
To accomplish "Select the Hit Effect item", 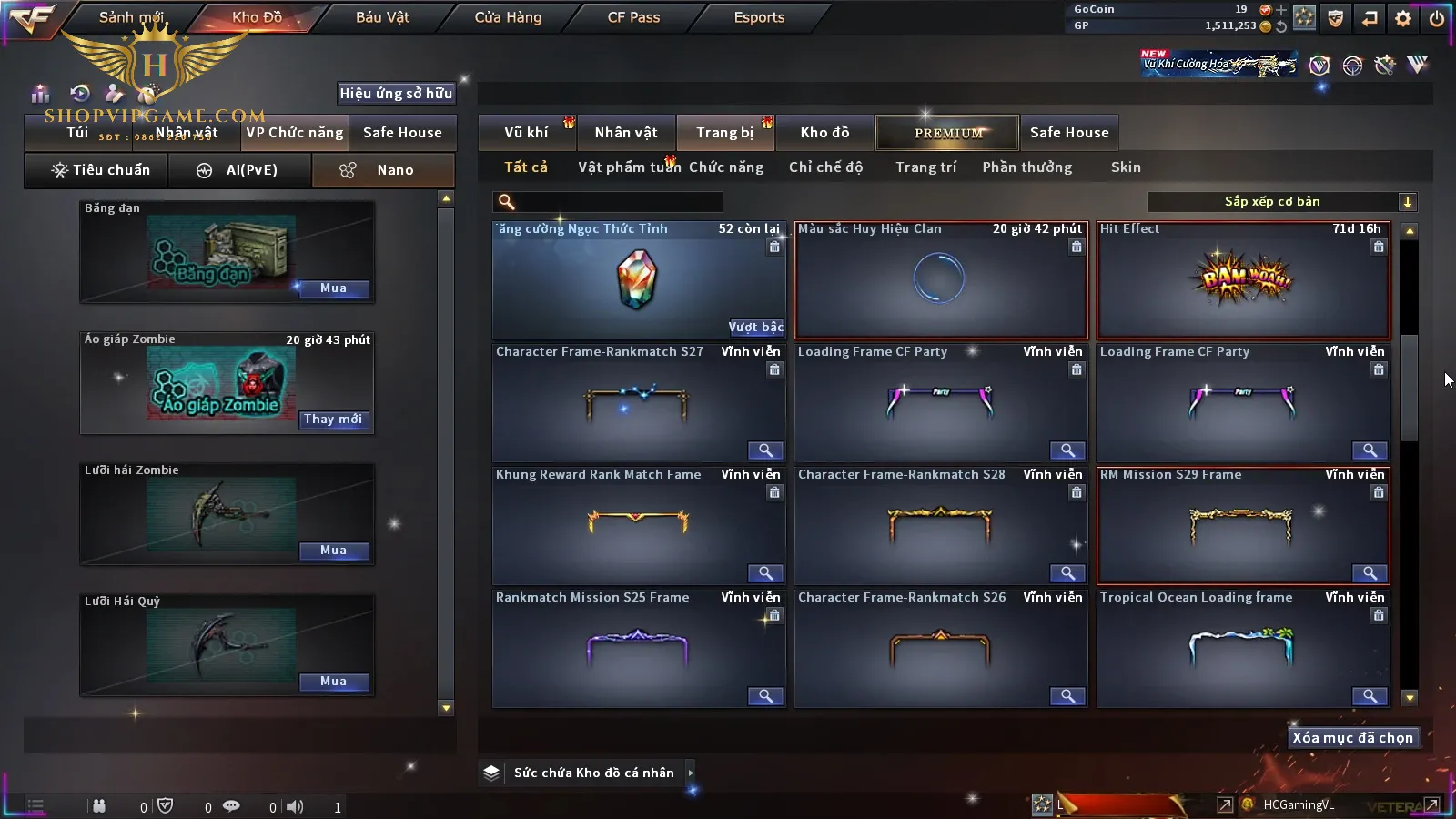I will coord(1243,281).
